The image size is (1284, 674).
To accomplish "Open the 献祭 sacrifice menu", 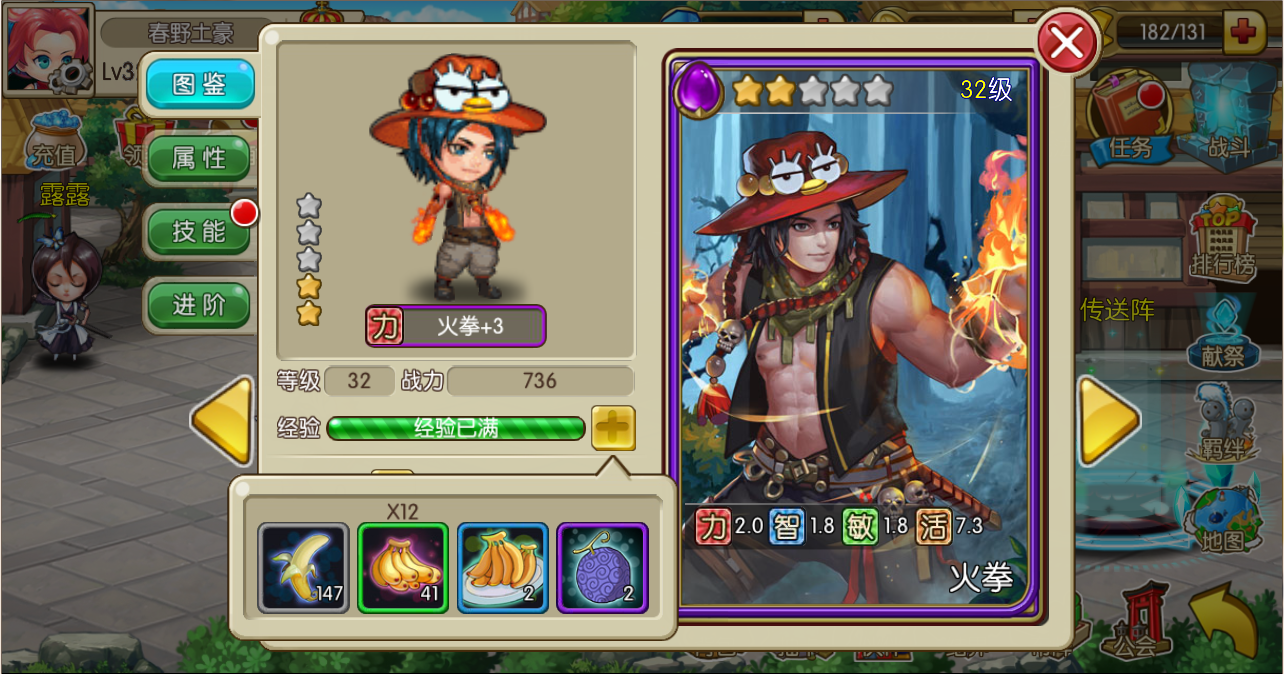I will pos(1222,335).
